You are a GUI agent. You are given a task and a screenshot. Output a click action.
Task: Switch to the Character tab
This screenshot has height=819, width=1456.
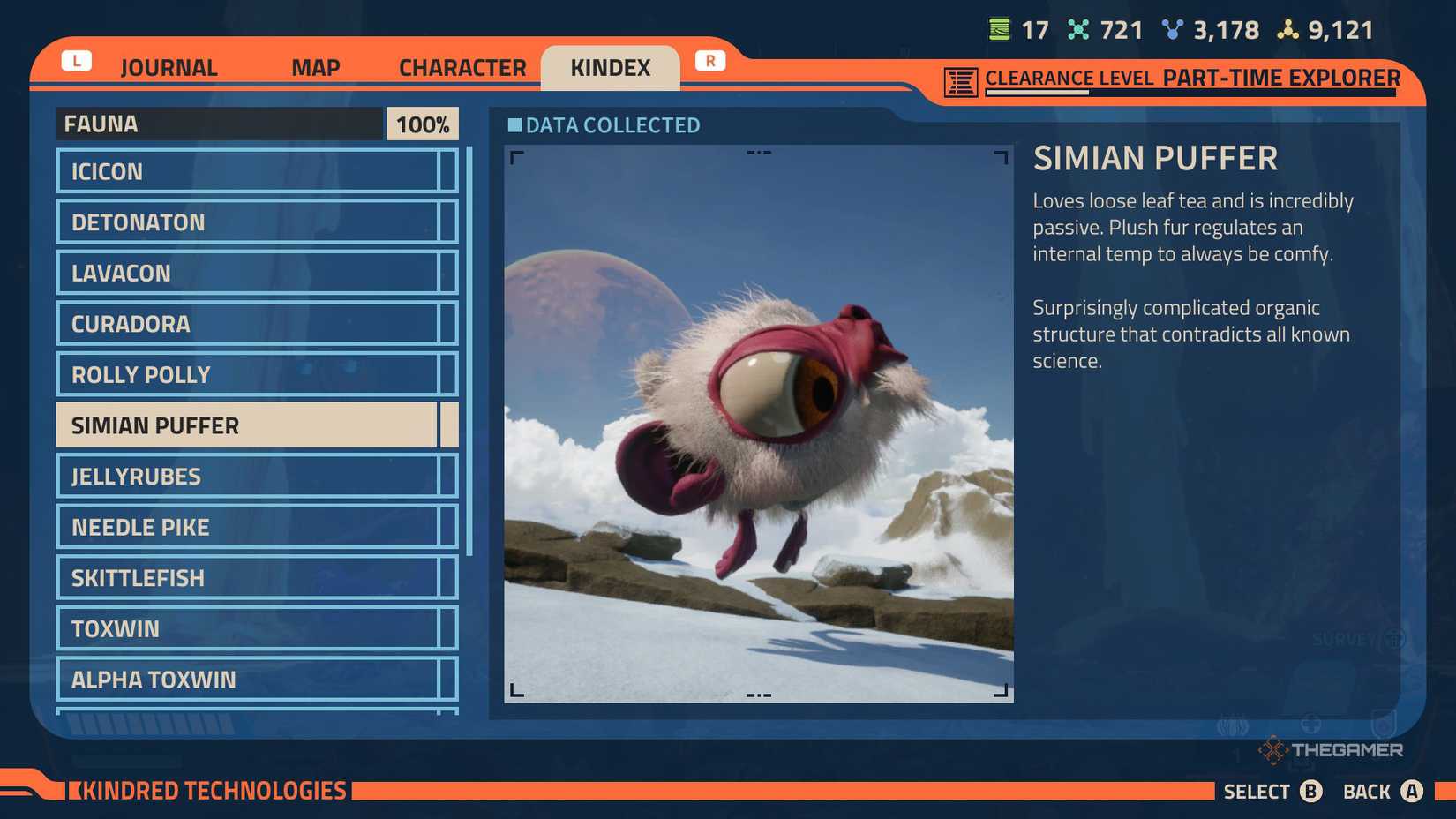pos(462,67)
